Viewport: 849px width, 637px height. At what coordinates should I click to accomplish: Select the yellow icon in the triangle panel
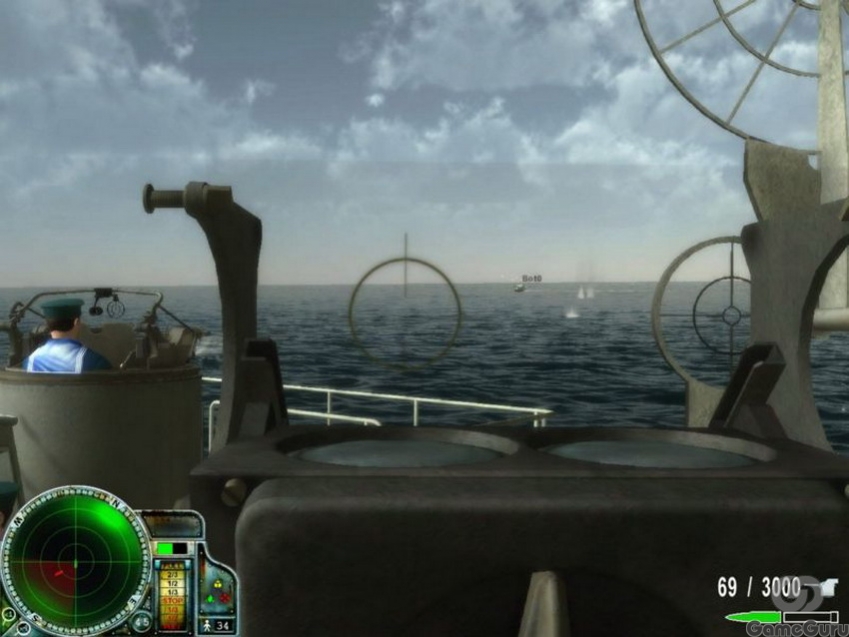[218, 584]
